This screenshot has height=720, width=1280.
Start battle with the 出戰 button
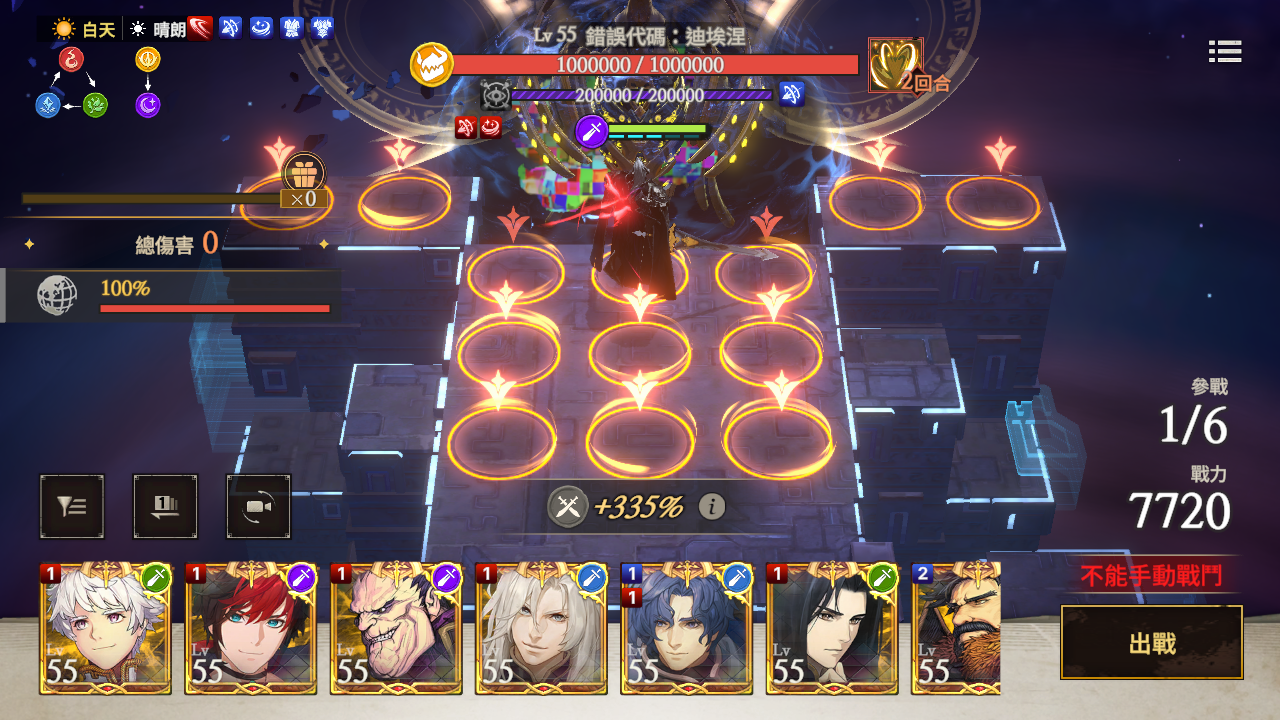[1151, 642]
